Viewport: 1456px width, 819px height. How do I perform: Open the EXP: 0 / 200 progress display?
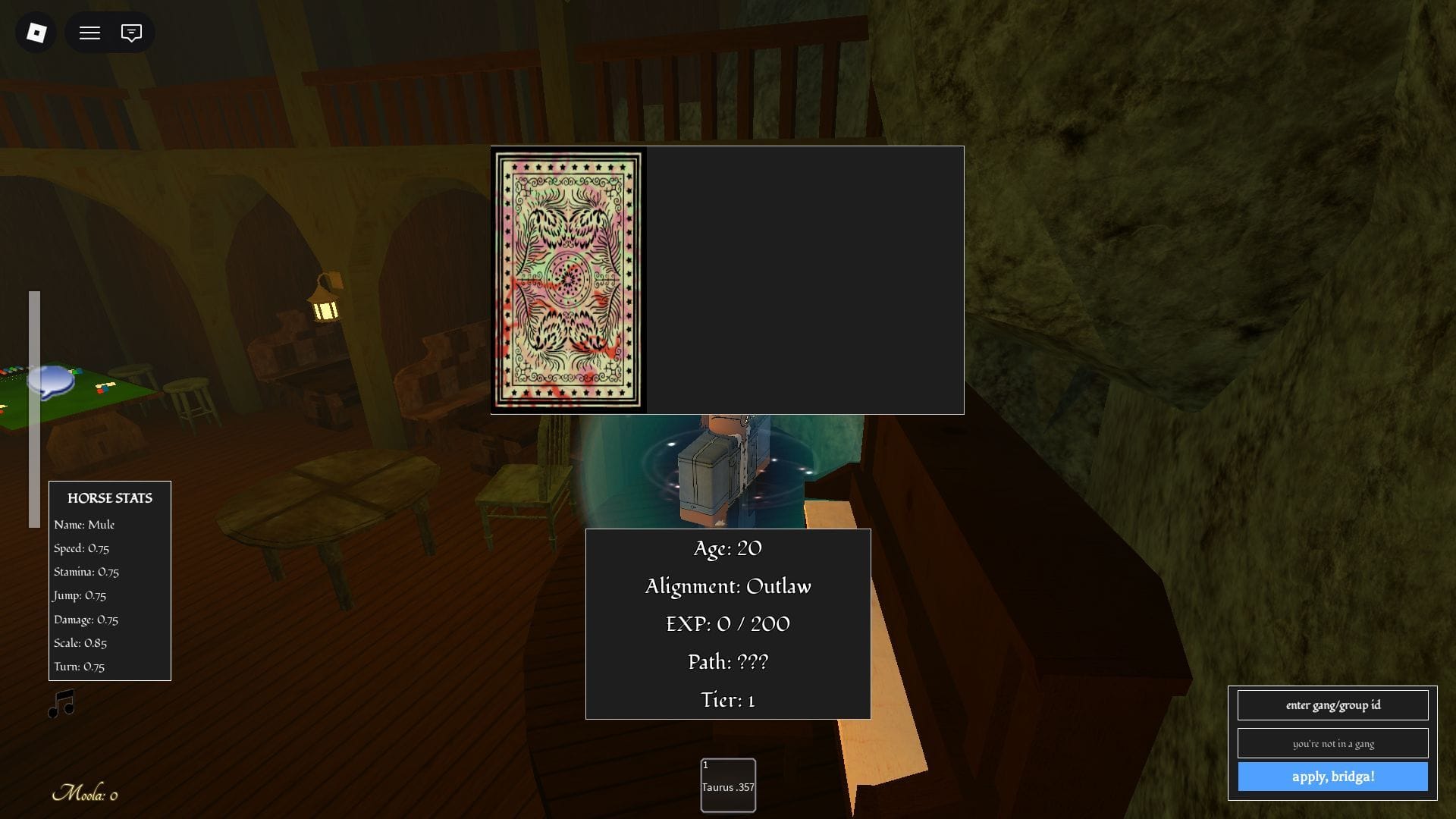pos(727,623)
